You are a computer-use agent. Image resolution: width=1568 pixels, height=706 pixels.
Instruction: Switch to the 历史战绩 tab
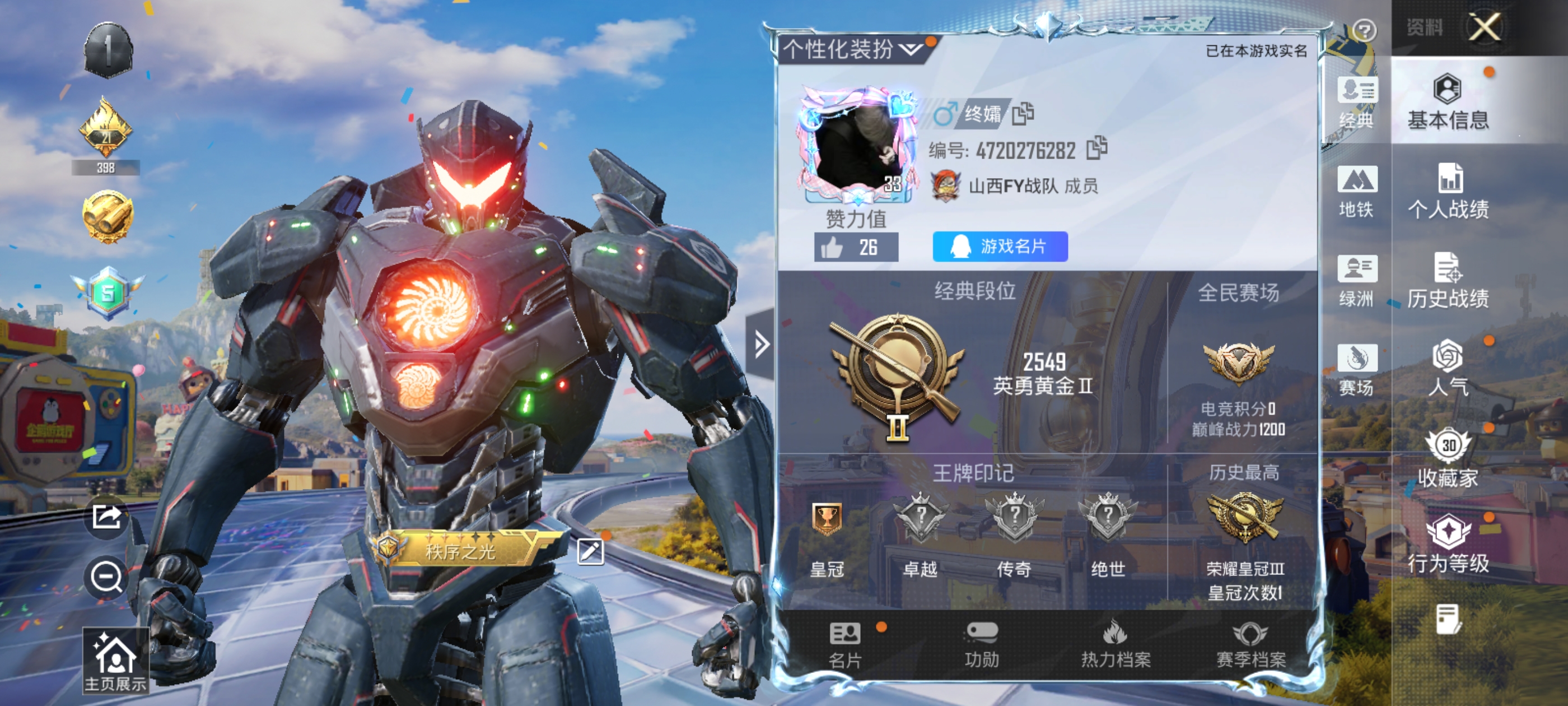point(1448,281)
